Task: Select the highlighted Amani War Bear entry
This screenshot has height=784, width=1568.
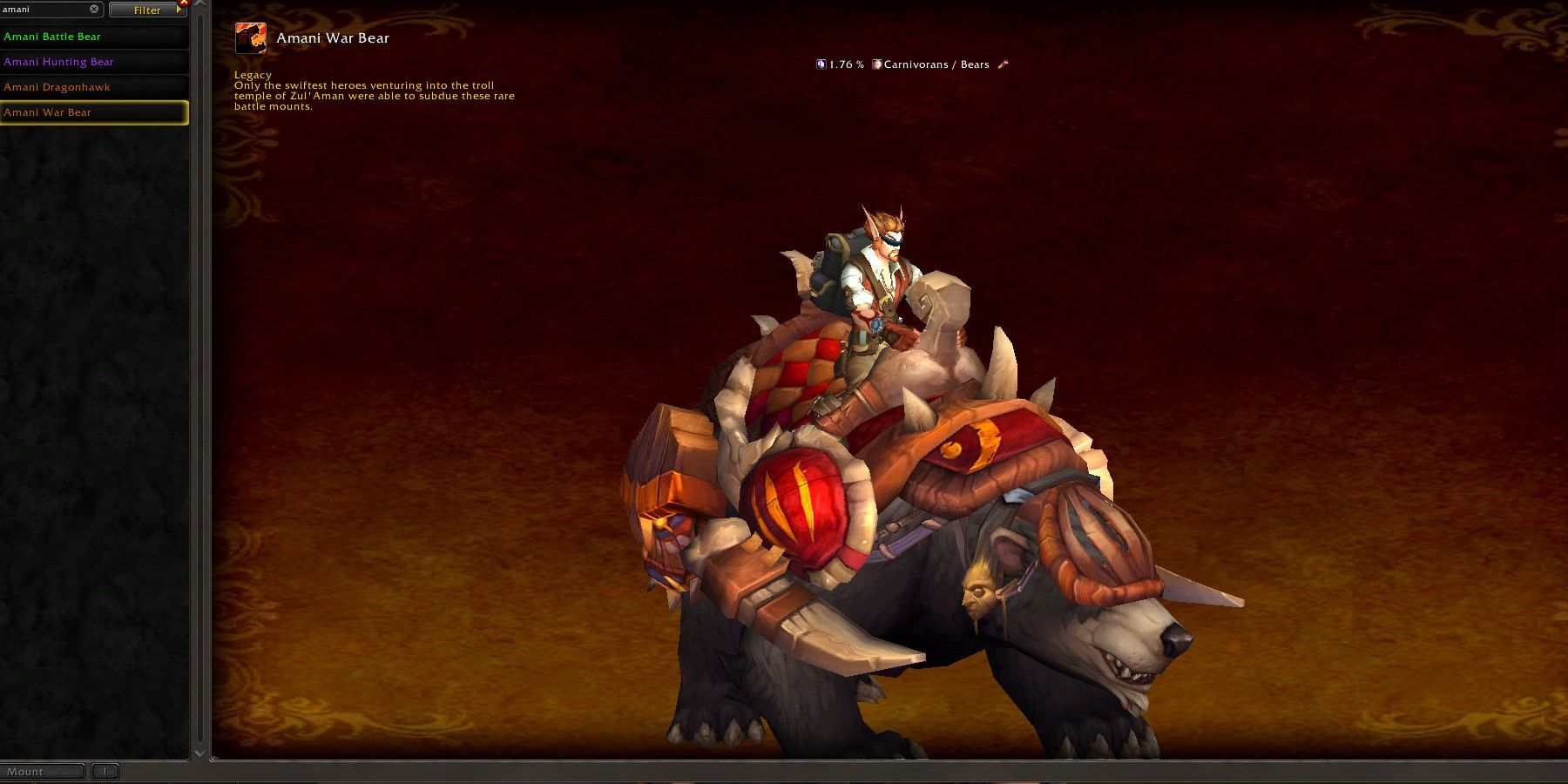Action: coord(49,112)
